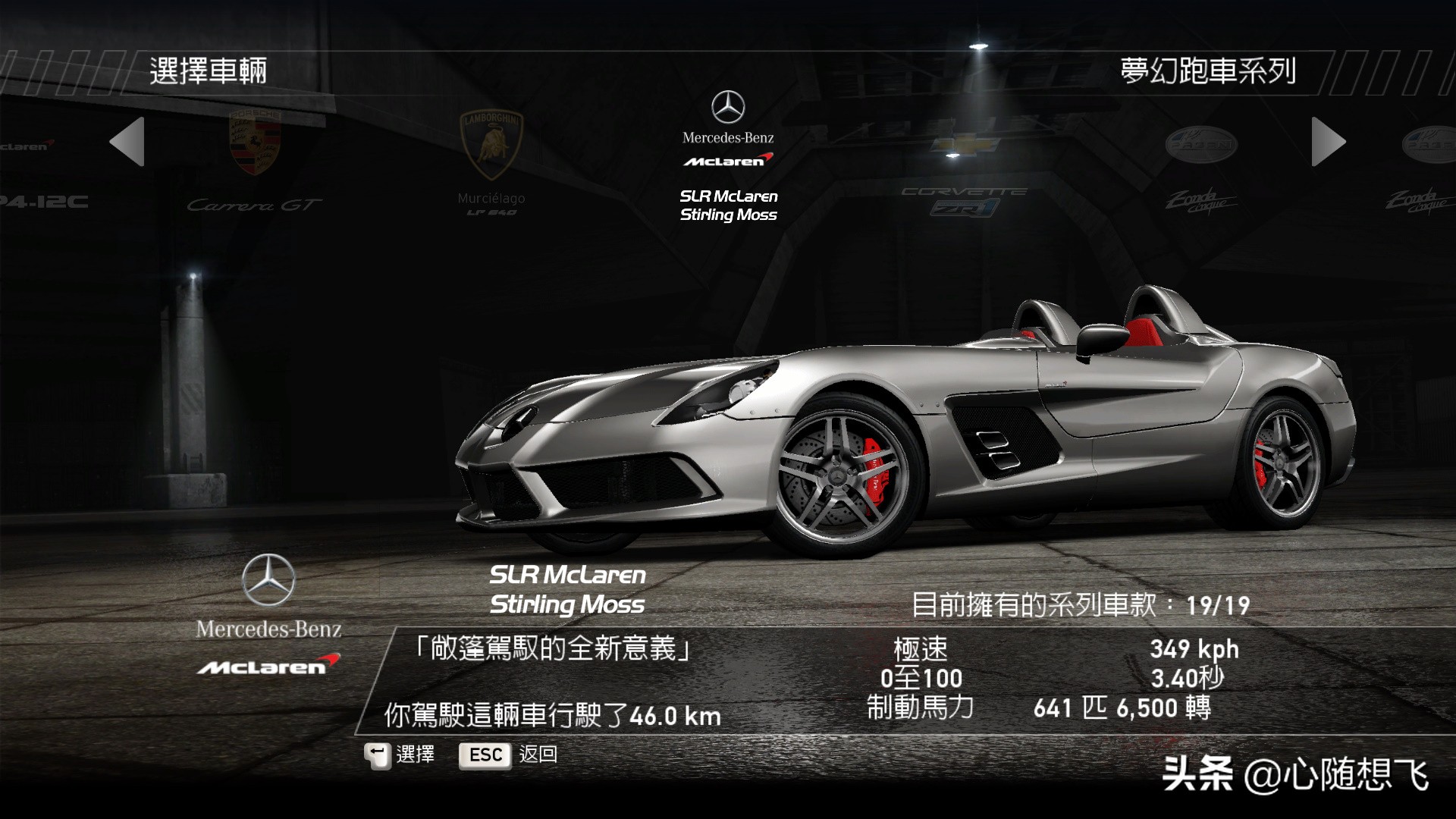This screenshot has height=819, width=1456.
Task: Pick the Chevrolet Corvette ZR1
Action: click(x=964, y=178)
